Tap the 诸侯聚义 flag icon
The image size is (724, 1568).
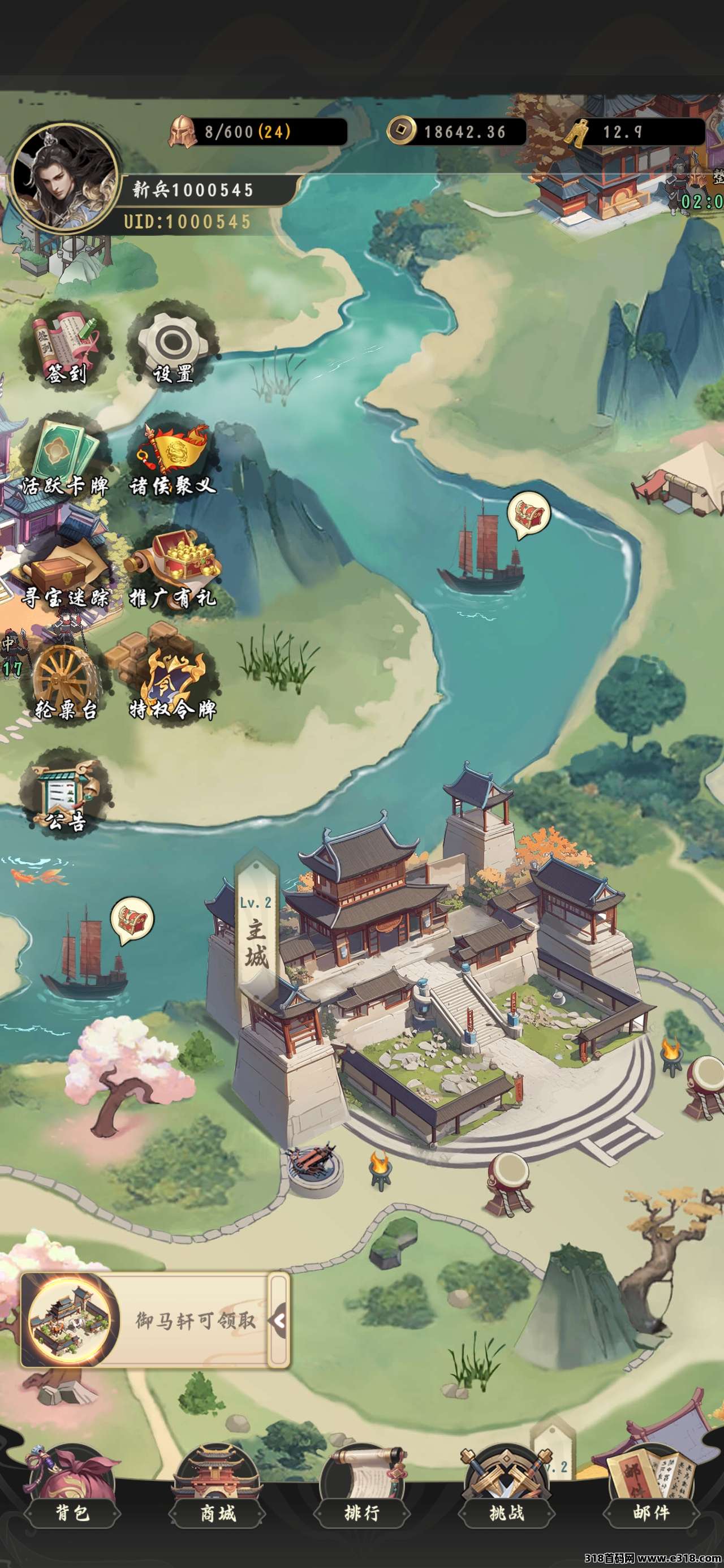(x=172, y=459)
